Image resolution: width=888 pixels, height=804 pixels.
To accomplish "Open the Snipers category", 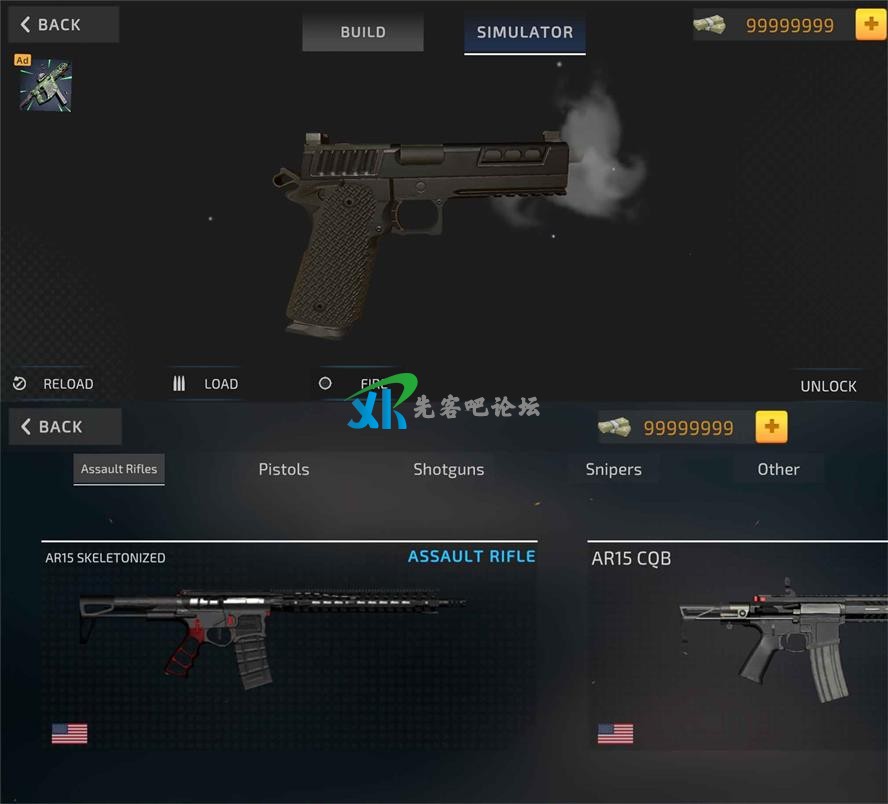I will click(x=613, y=469).
